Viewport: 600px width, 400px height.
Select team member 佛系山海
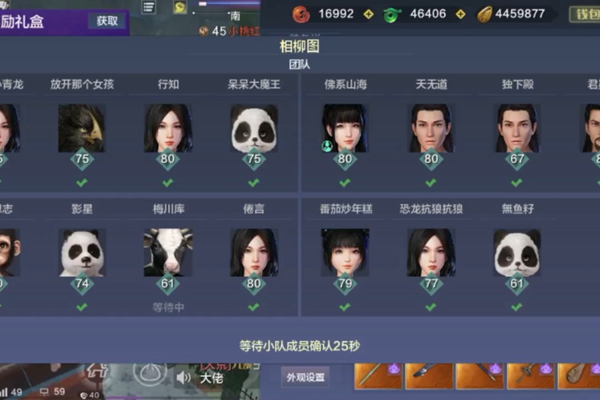pyautogui.click(x=345, y=128)
